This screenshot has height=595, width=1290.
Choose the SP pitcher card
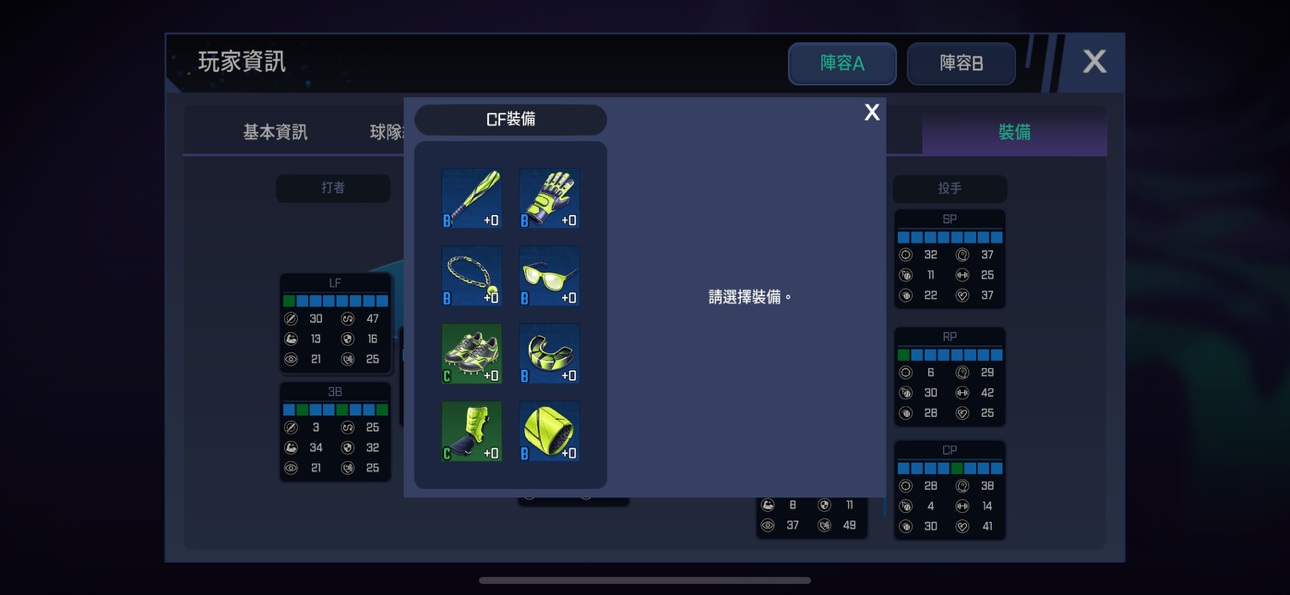coord(949,259)
